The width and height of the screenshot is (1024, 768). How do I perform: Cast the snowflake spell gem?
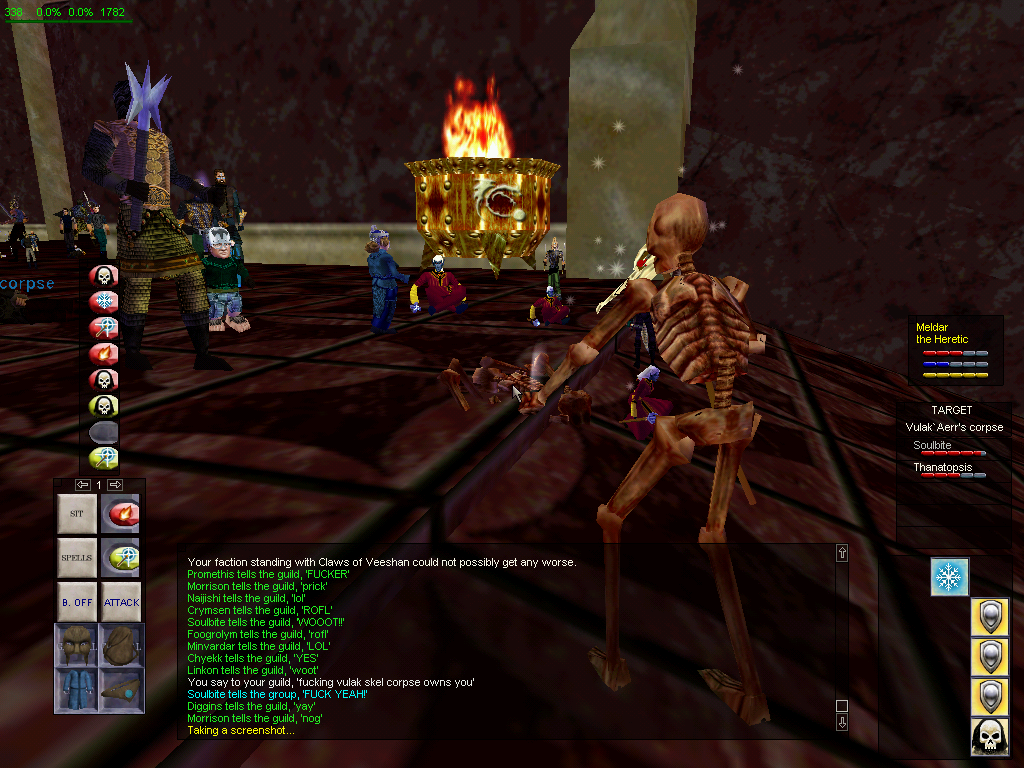104,301
